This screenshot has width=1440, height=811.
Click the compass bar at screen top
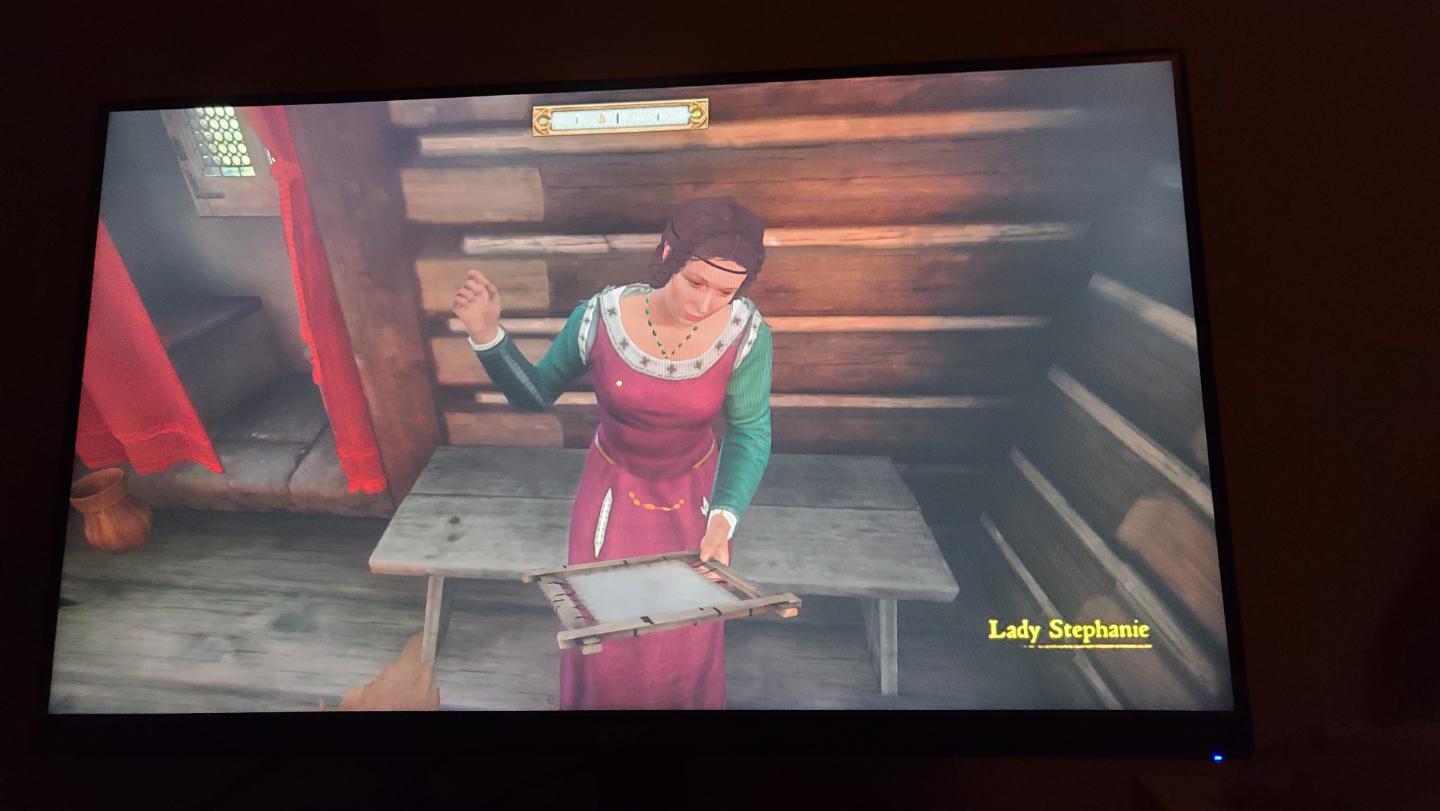coord(620,119)
